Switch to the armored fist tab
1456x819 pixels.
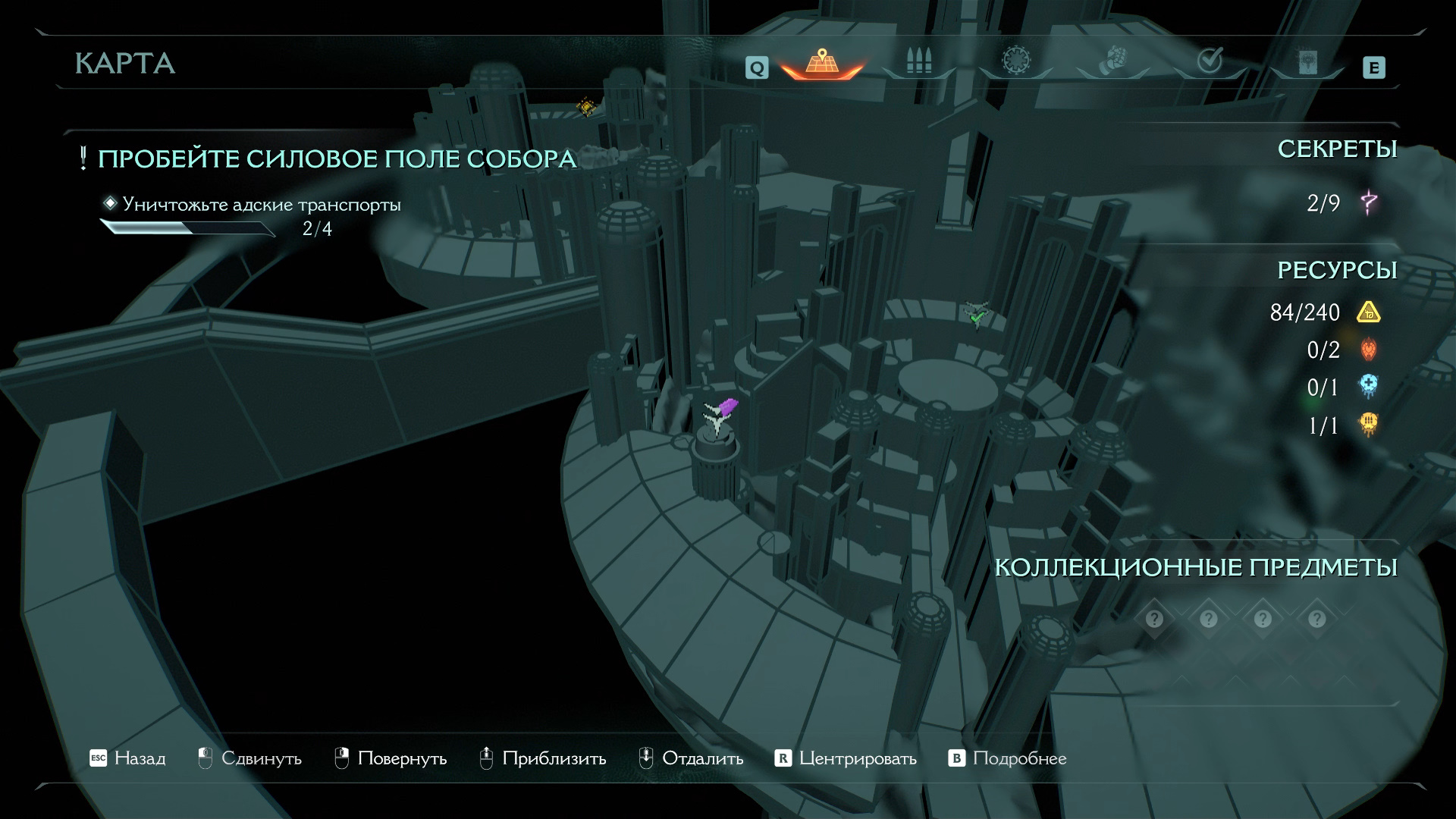(x=1112, y=61)
